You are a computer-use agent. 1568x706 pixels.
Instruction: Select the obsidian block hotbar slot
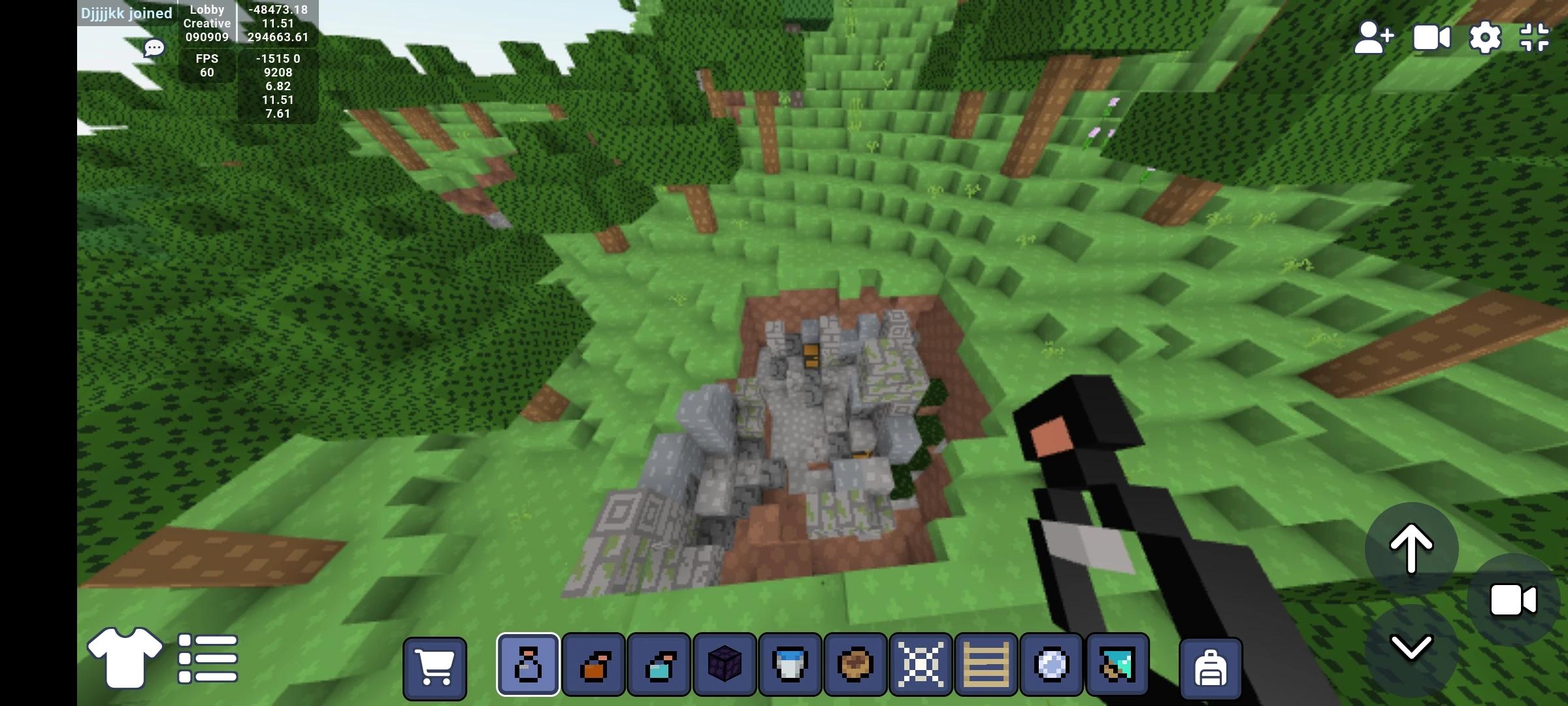pyautogui.click(x=725, y=664)
